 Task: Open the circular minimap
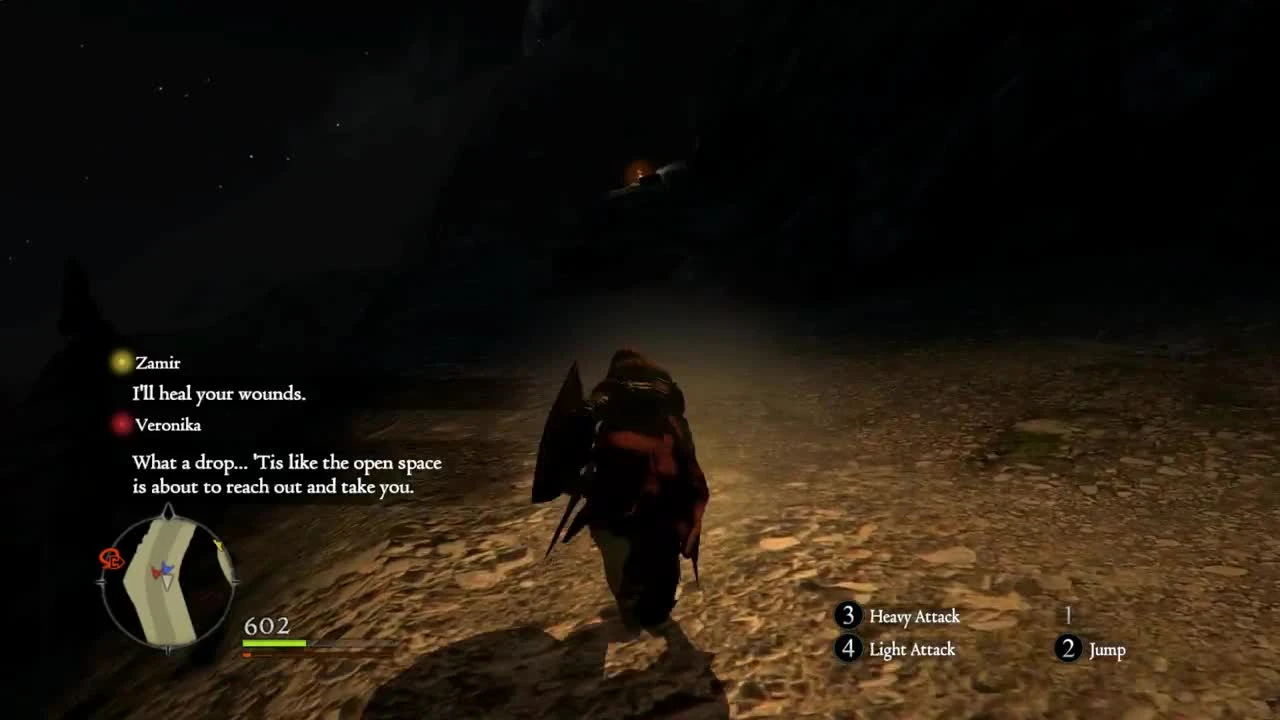168,578
